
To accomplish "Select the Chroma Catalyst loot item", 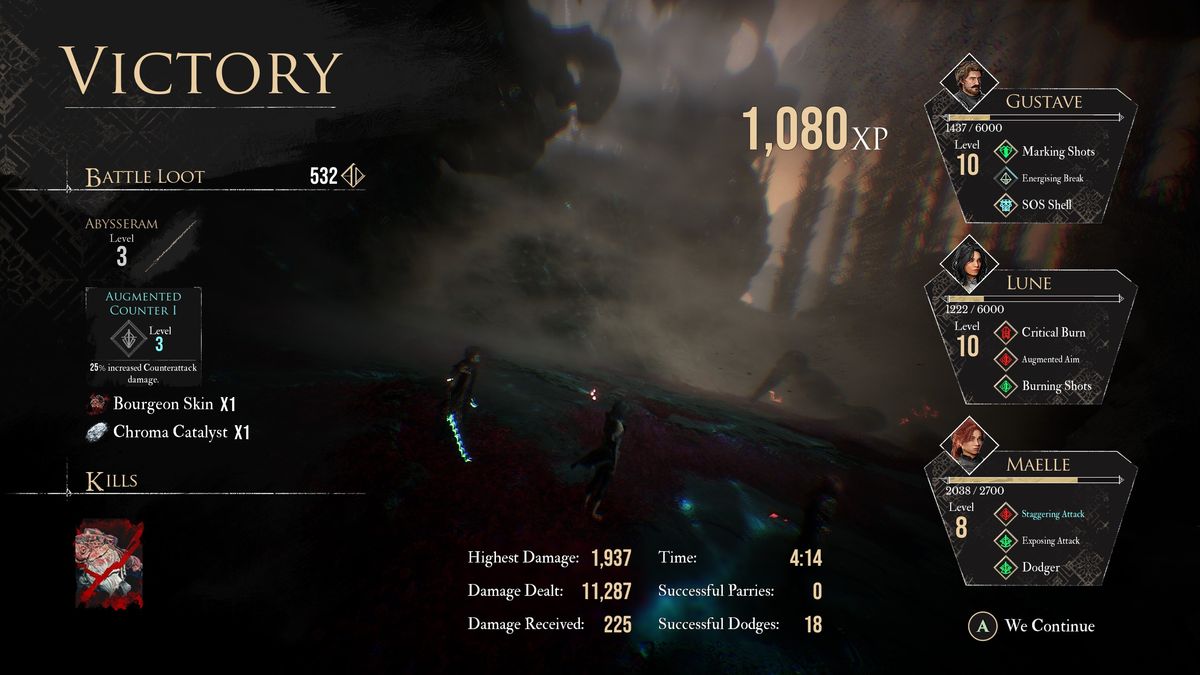I will click(168, 432).
